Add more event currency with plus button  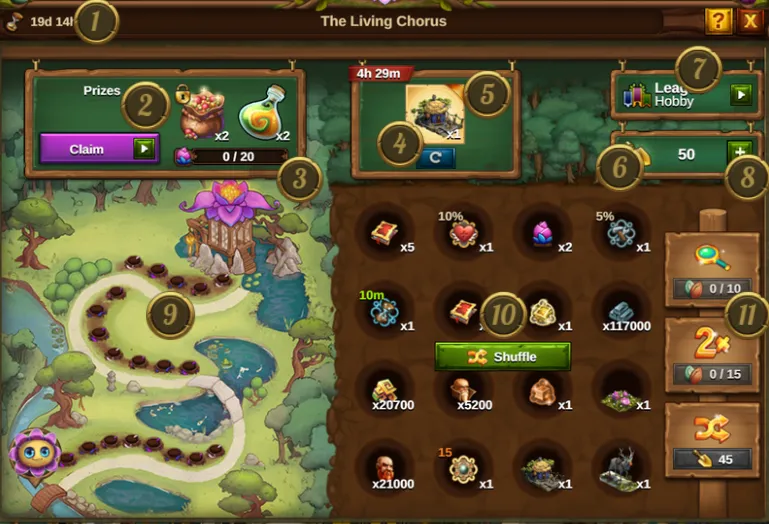pyautogui.click(x=740, y=154)
